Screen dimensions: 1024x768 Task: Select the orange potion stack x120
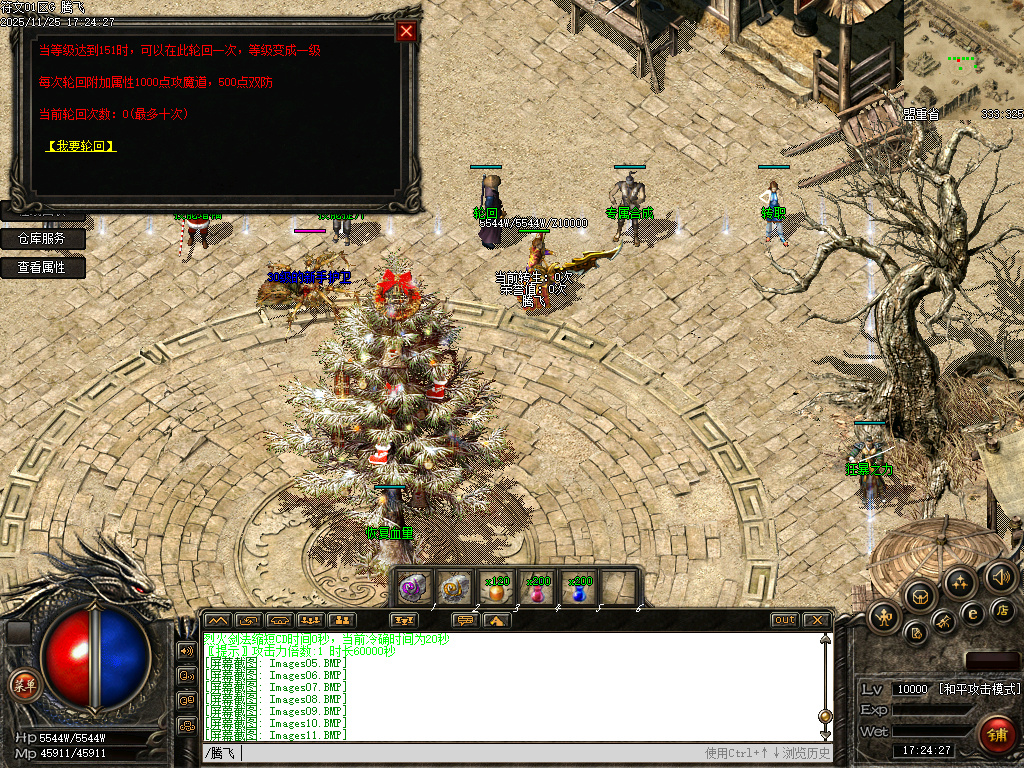[x=497, y=588]
